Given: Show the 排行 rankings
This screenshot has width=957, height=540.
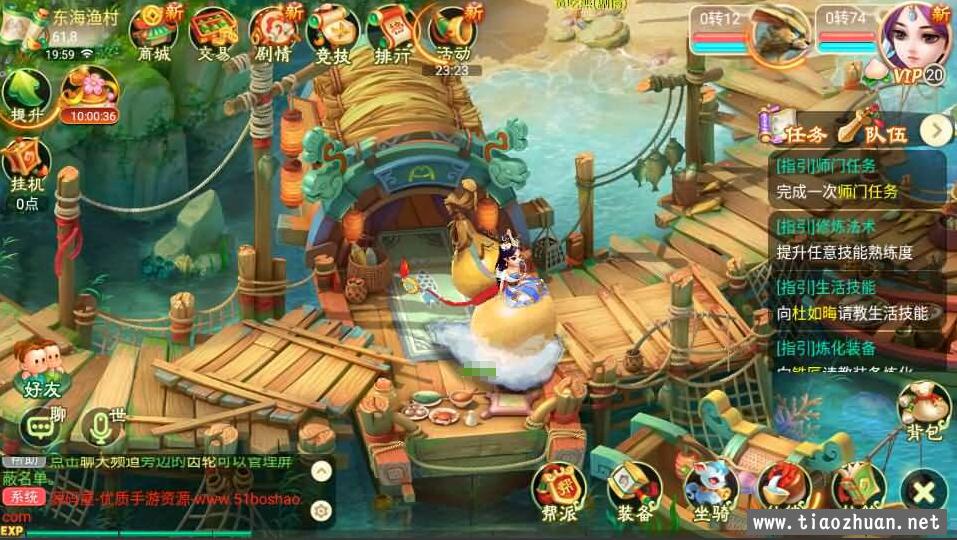Looking at the screenshot, I should pos(392,32).
